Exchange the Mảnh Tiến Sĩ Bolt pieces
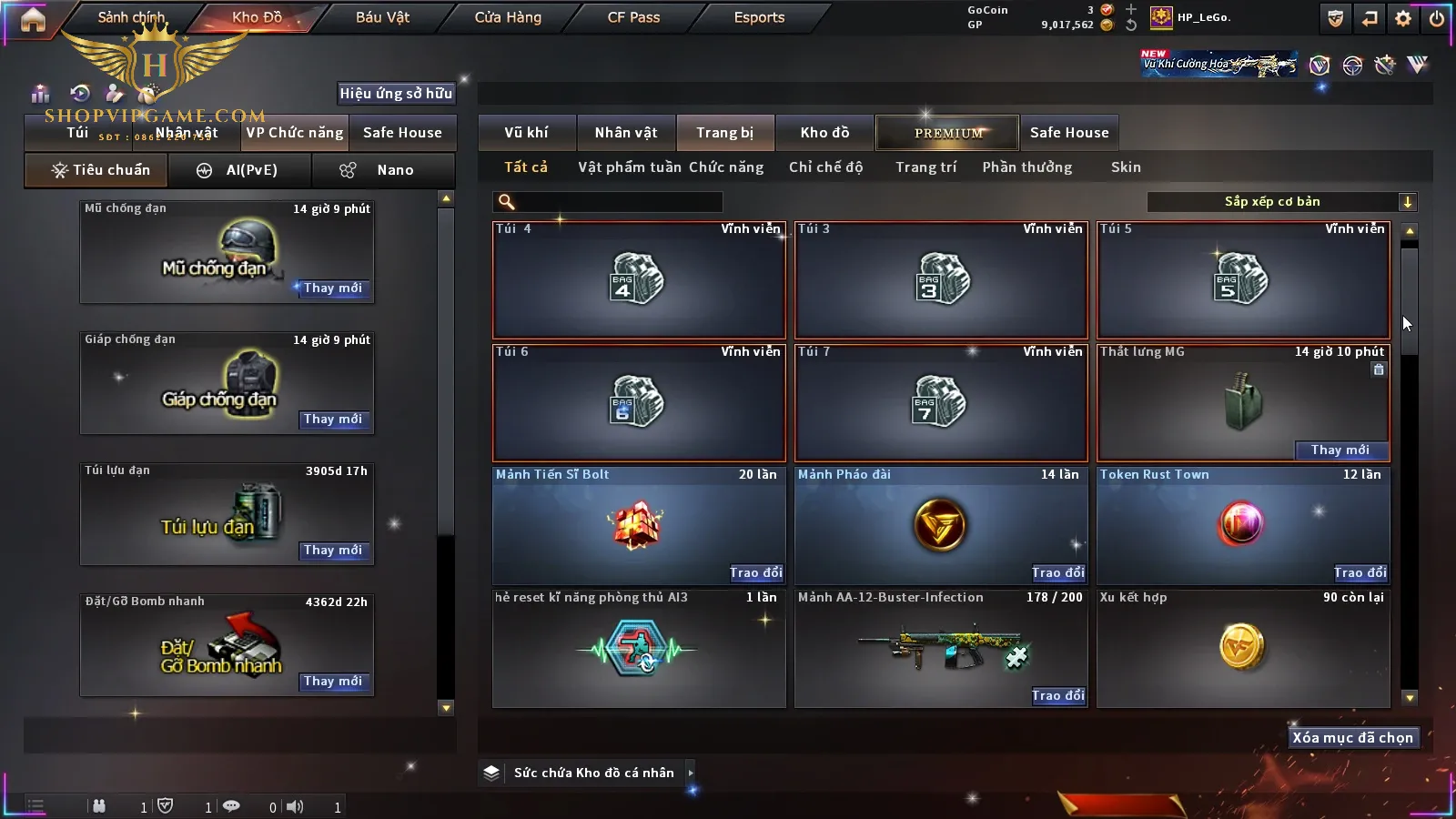Image resolution: width=1456 pixels, height=819 pixels. coord(756,572)
